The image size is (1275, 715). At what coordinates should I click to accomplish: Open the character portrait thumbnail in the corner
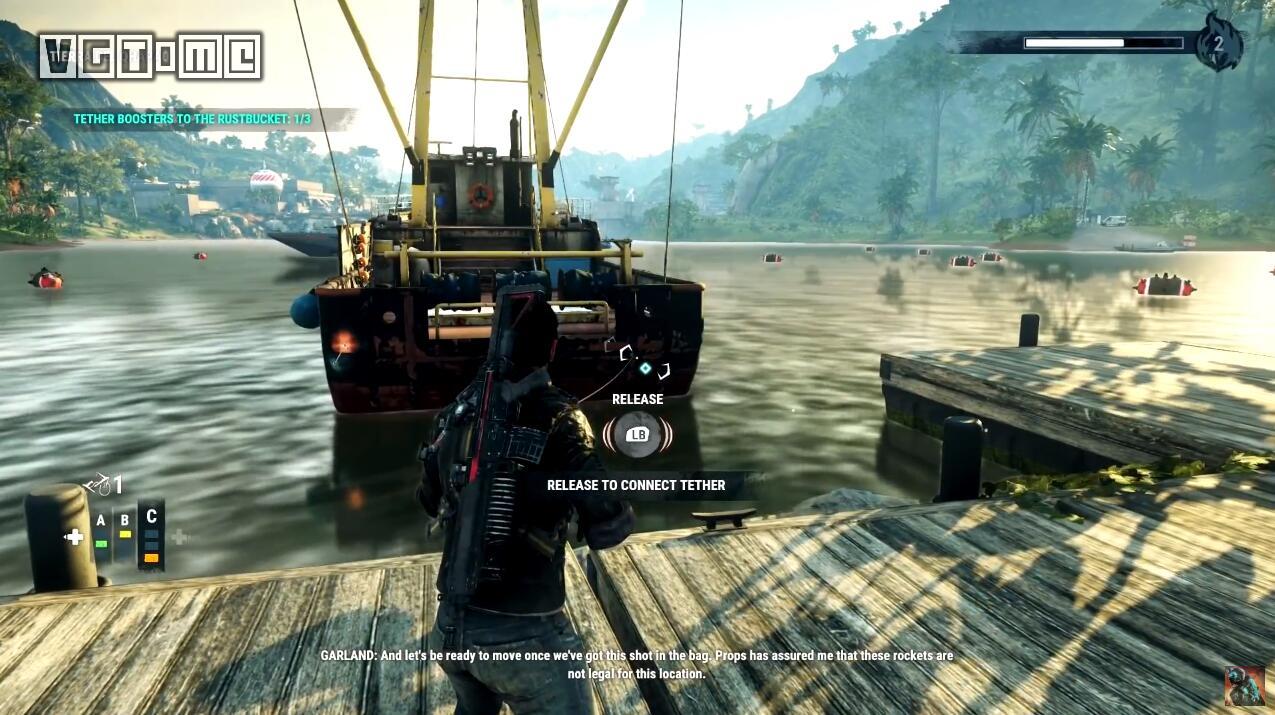pos(1244,686)
